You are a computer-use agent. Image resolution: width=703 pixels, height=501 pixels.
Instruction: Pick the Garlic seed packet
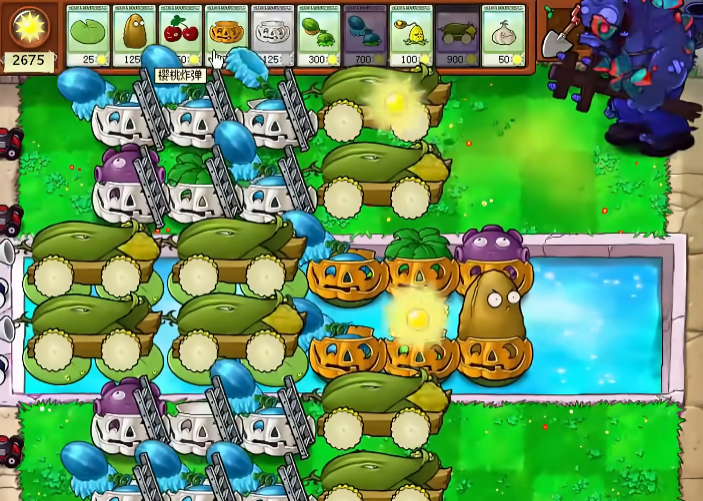coord(503,37)
